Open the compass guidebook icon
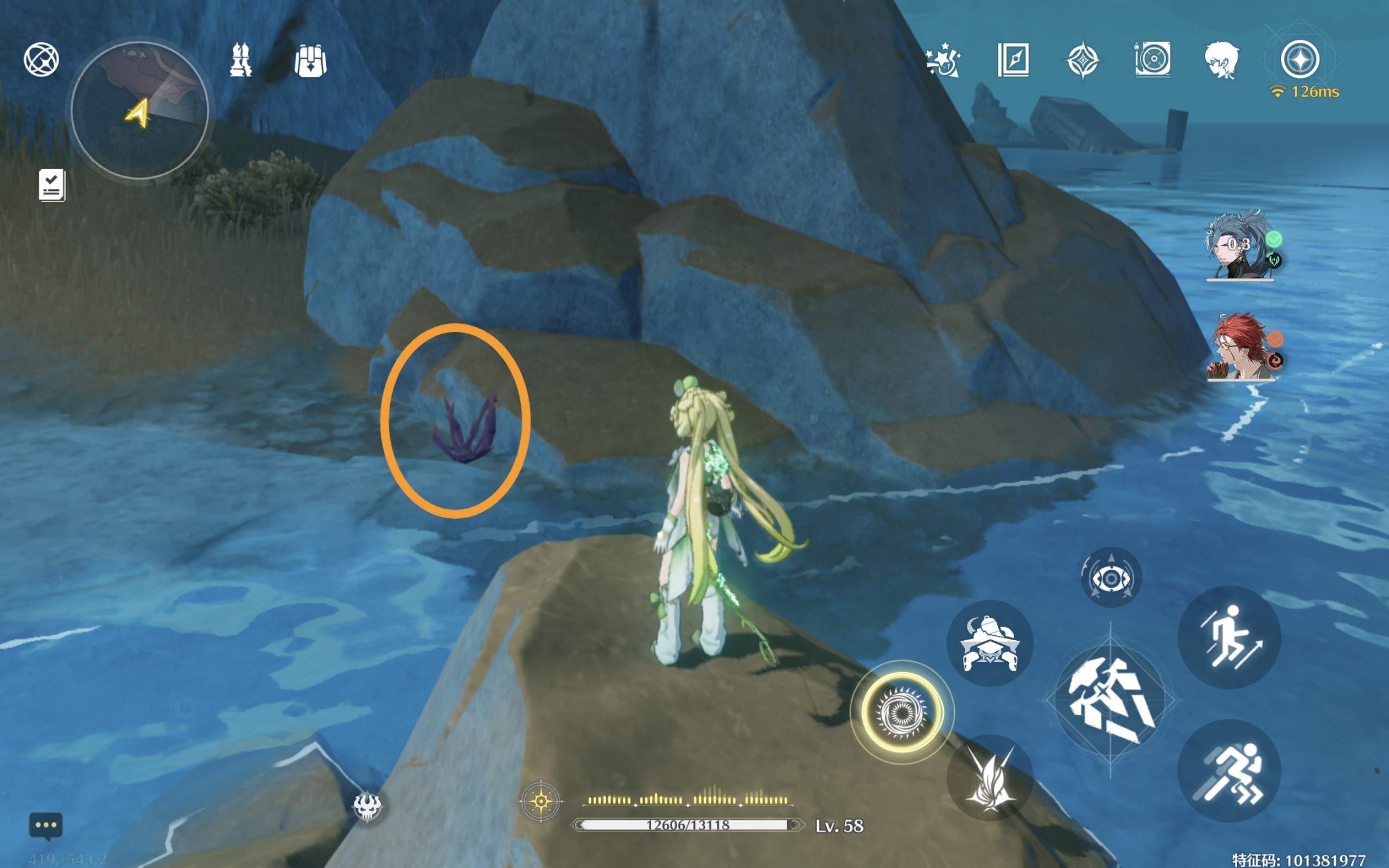Screen dimensions: 1389x868 1013,60
